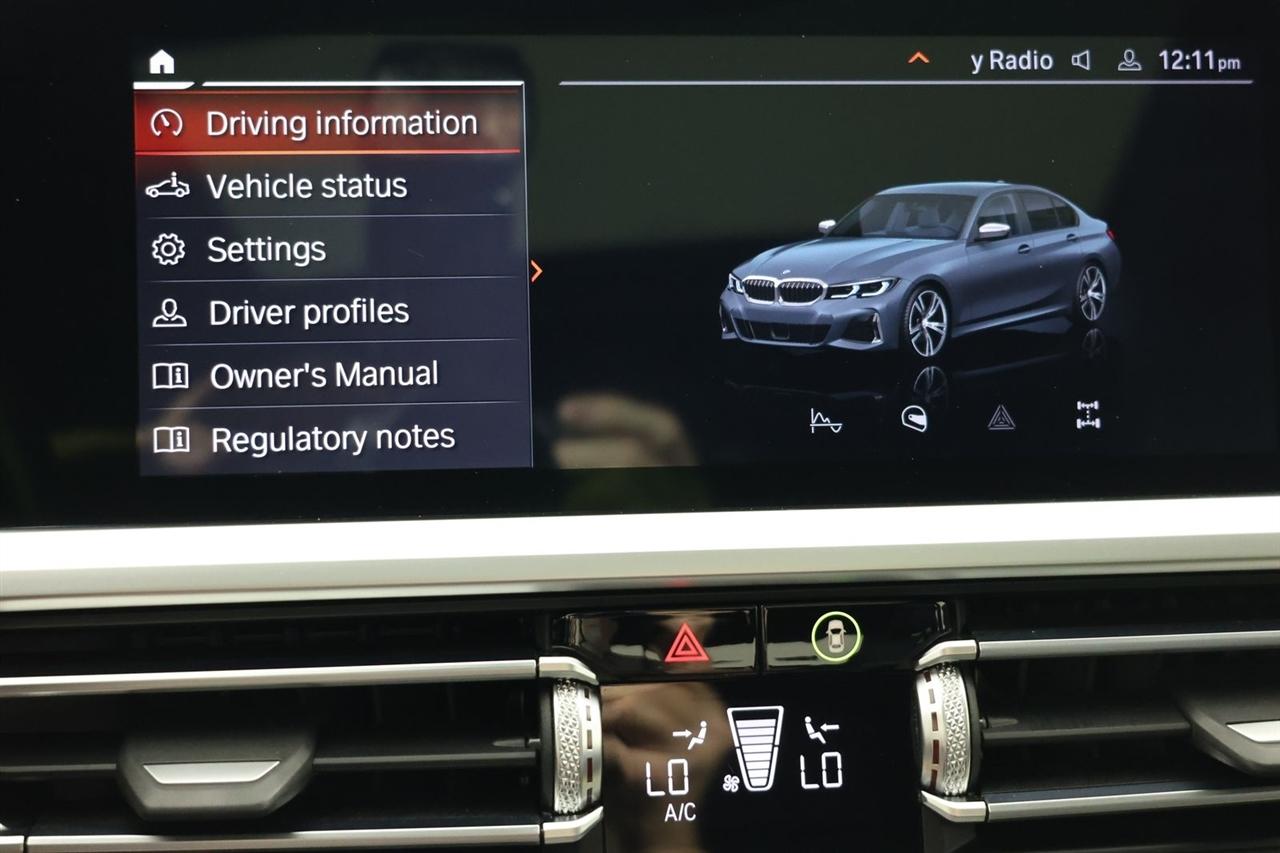
Task: Select Vehicle status in the menu
Action: [x=328, y=186]
